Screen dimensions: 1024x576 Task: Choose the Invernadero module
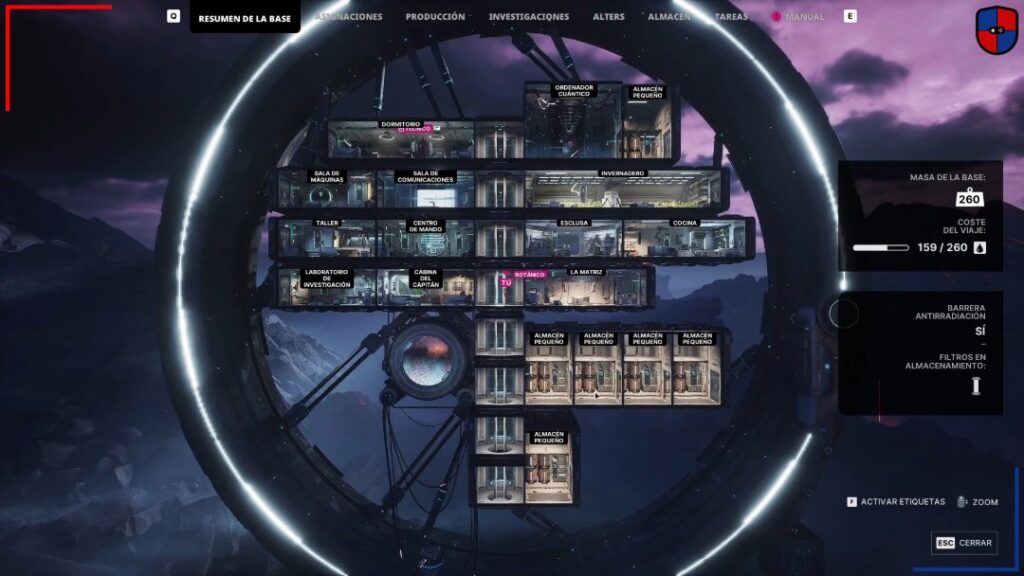coord(622,189)
